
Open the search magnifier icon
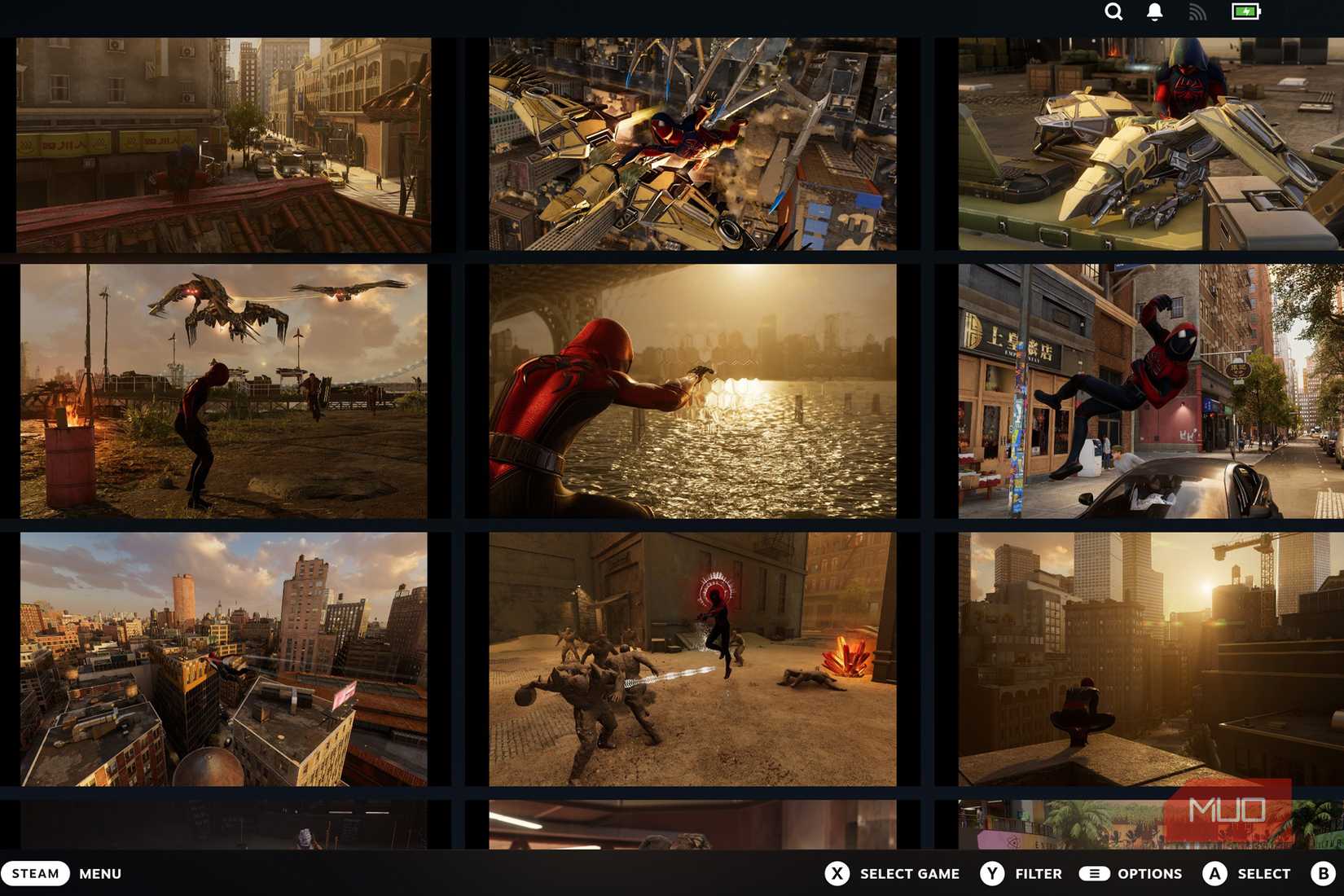(x=1113, y=12)
